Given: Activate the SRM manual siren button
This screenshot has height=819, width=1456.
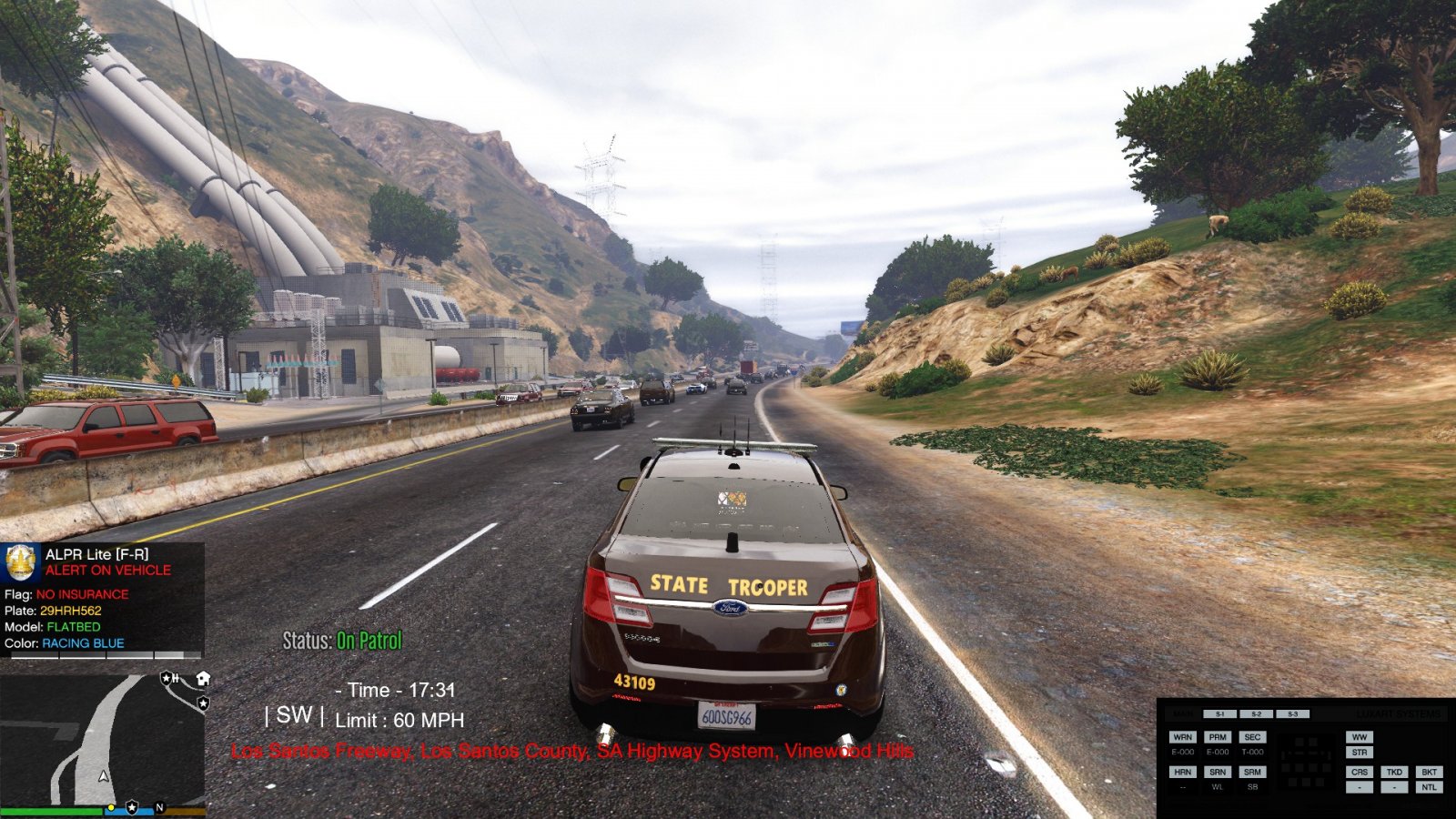Looking at the screenshot, I should (x=1252, y=772).
